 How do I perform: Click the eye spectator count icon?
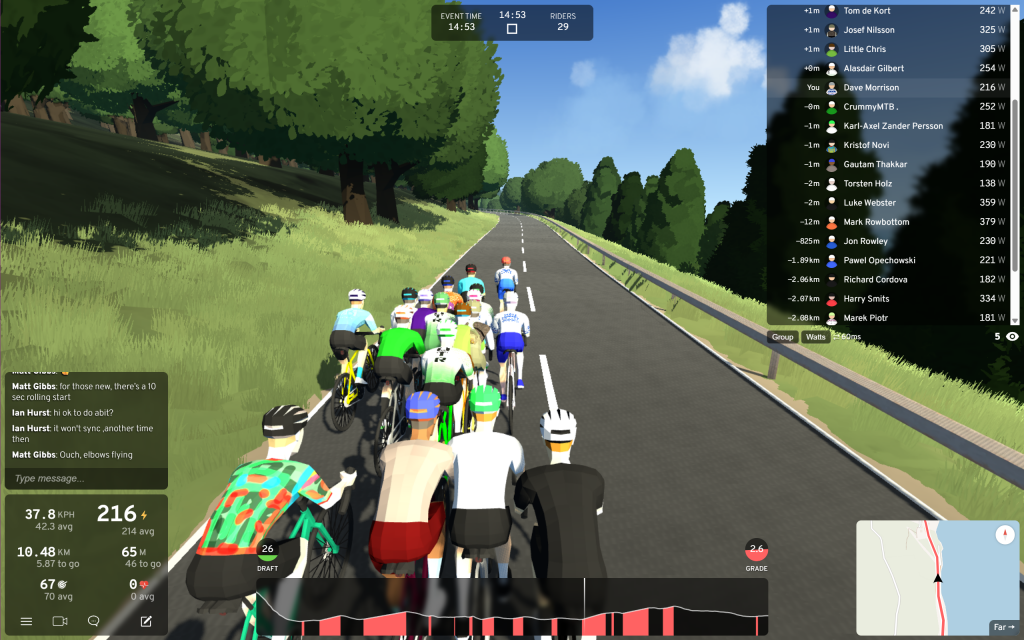(1012, 337)
